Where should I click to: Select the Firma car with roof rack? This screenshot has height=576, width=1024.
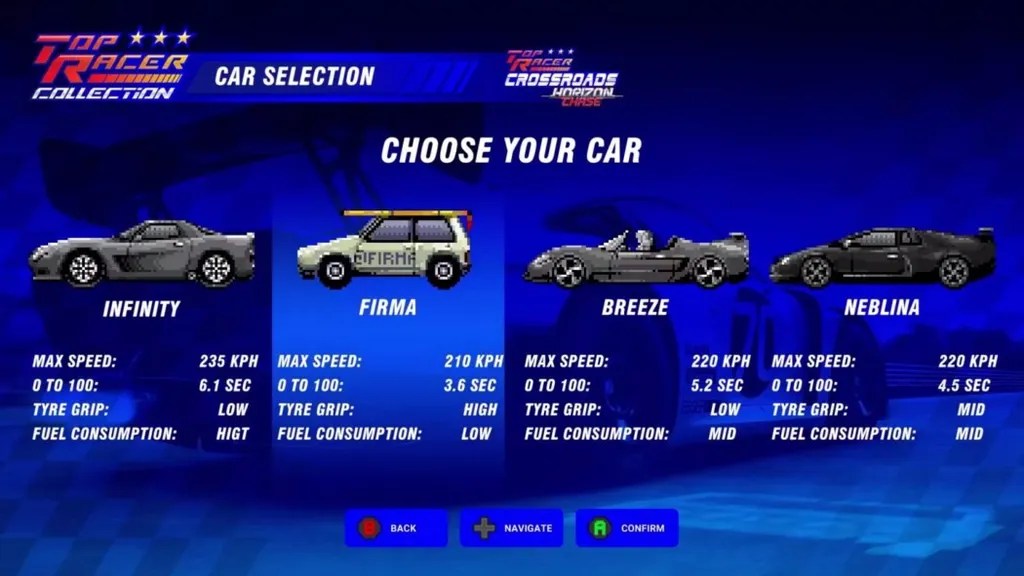click(x=387, y=250)
